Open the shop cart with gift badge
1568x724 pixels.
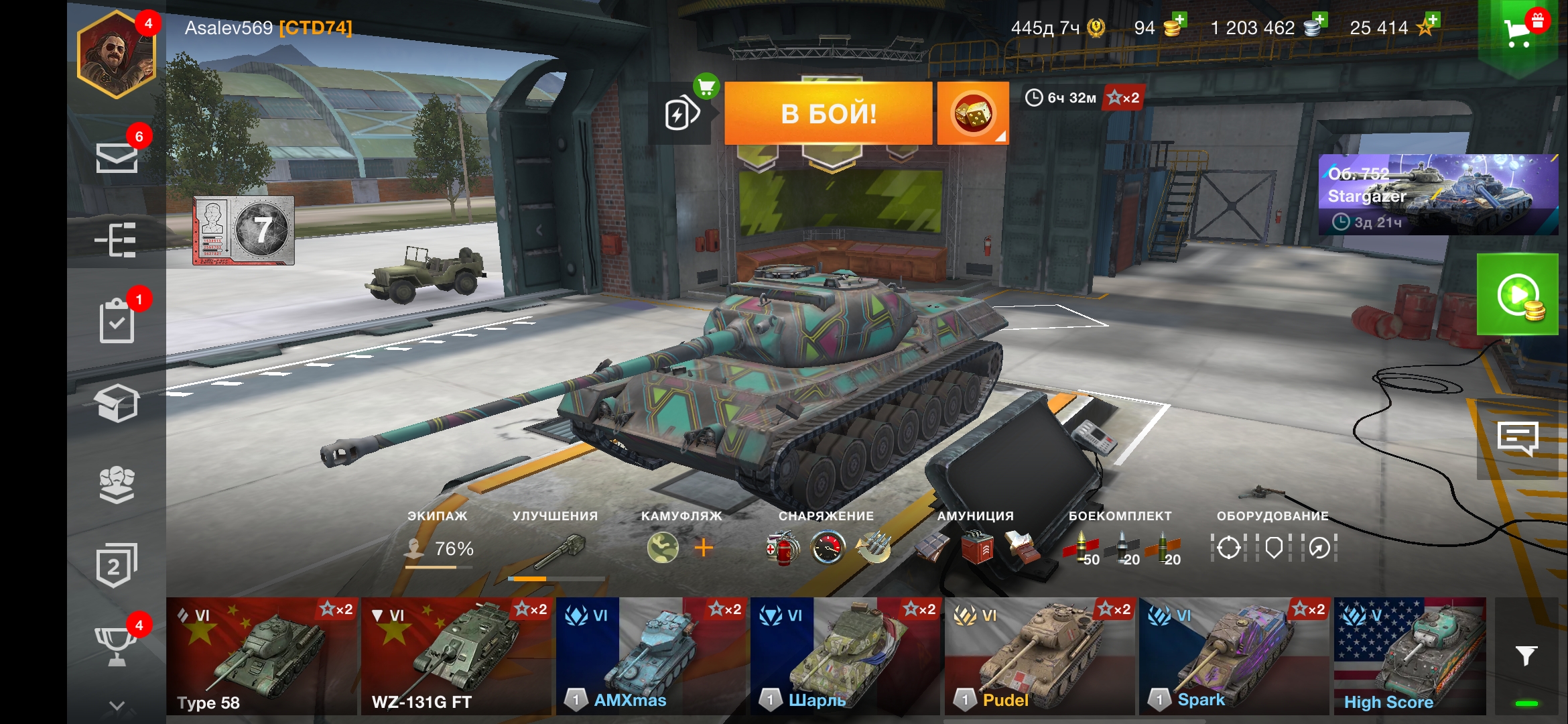tap(1518, 32)
